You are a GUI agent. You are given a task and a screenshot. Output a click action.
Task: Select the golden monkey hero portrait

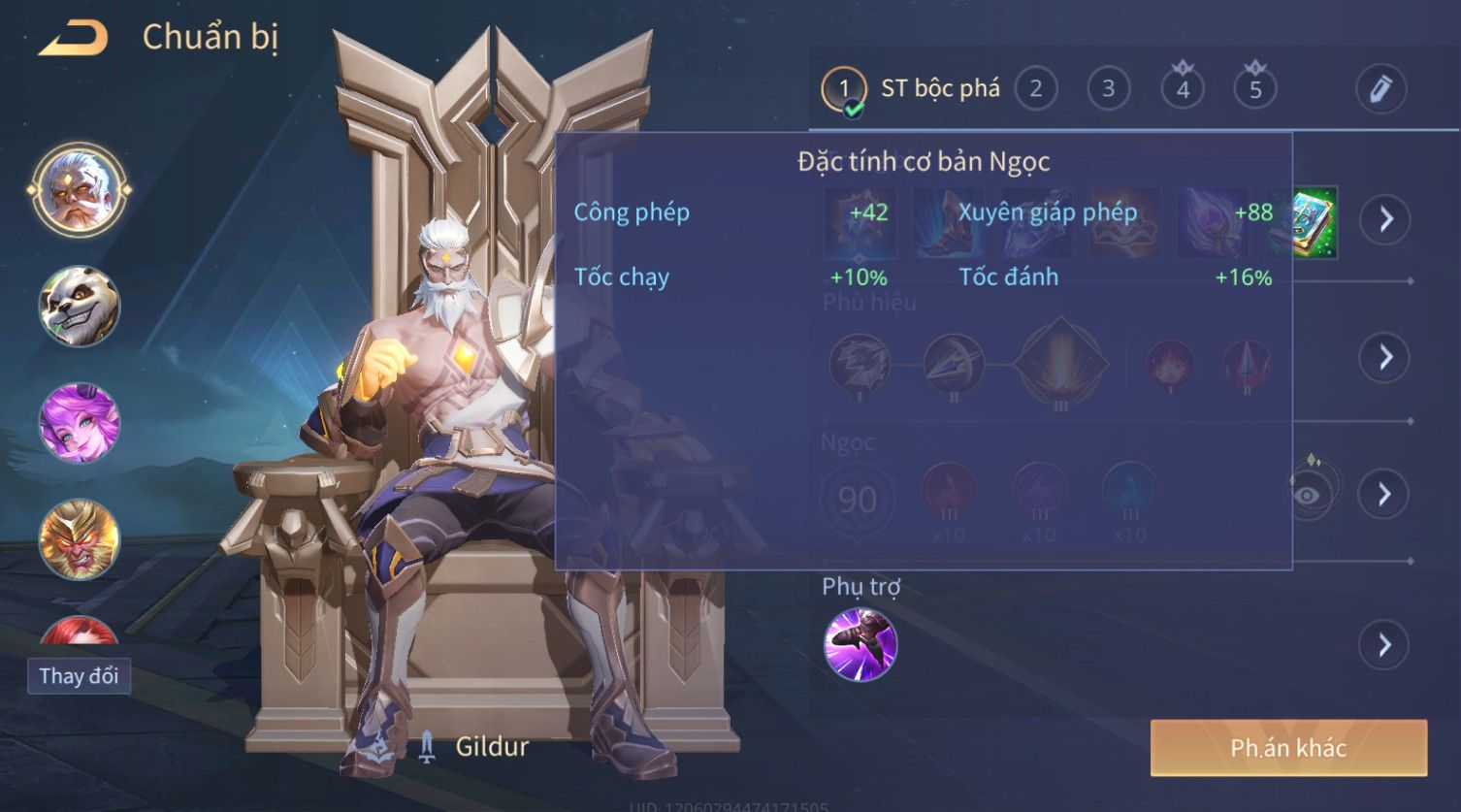80,539
